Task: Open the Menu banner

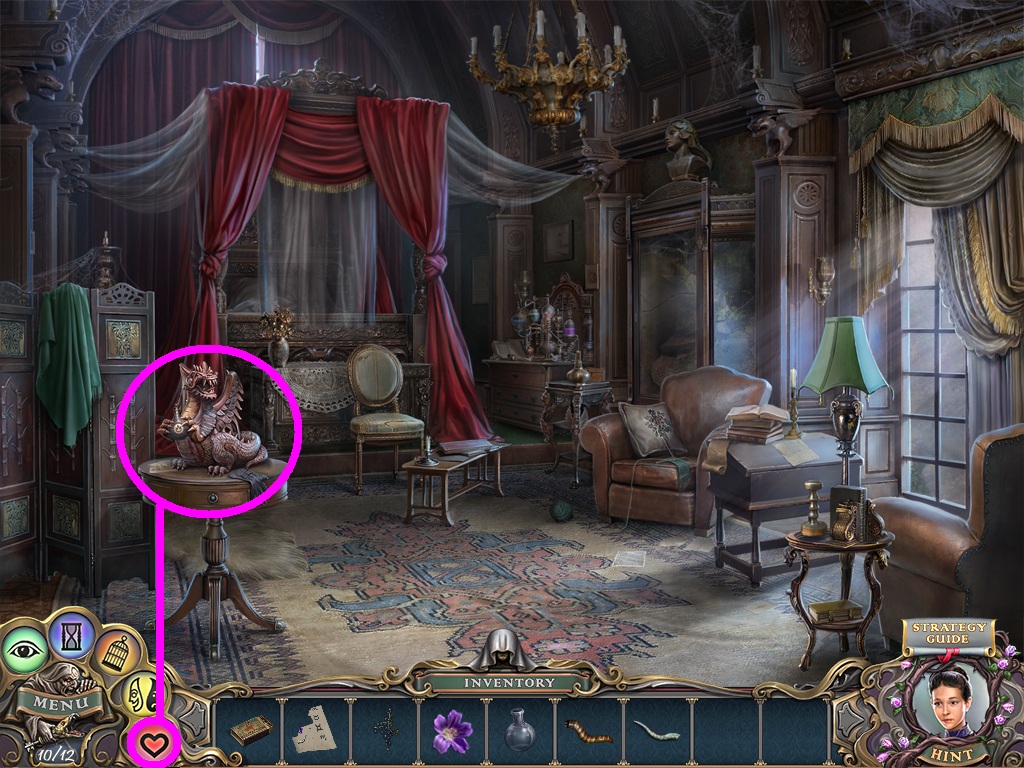Action: coord(58,700)
